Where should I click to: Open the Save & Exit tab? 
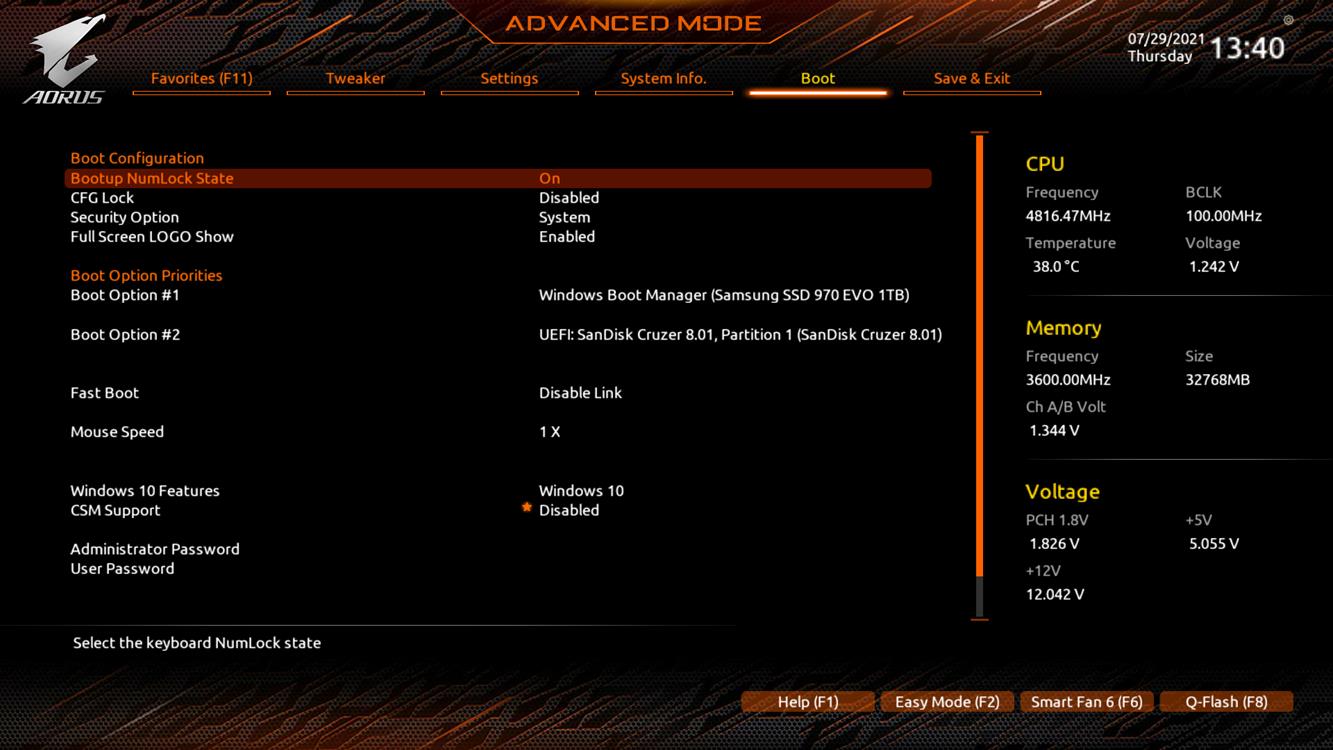click(971, 78)
